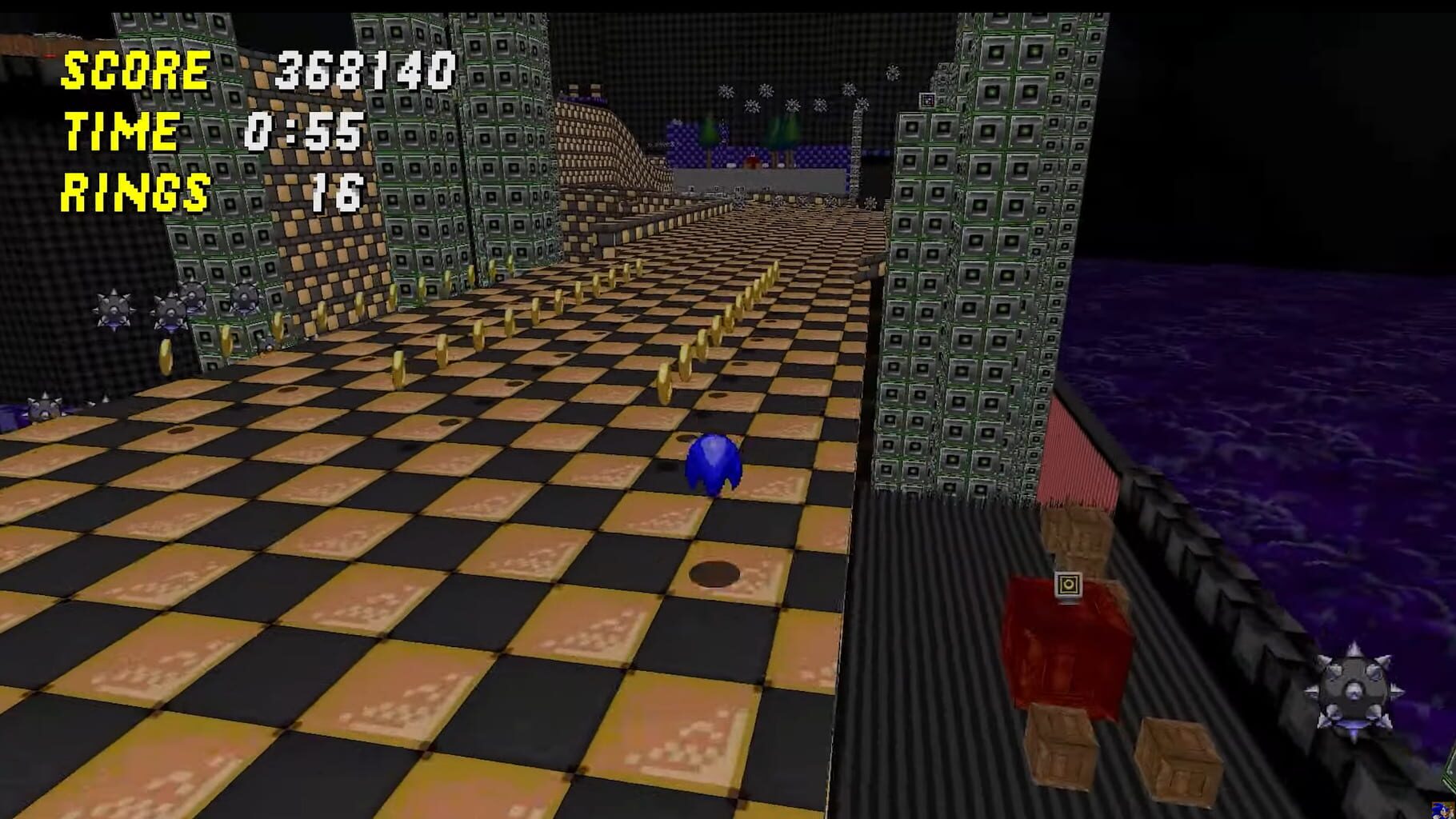Select the Sonic life icon in bottom-right corner
Image resolution: width=1456 pixels, height=819 pixels.
pos(1444,812)
